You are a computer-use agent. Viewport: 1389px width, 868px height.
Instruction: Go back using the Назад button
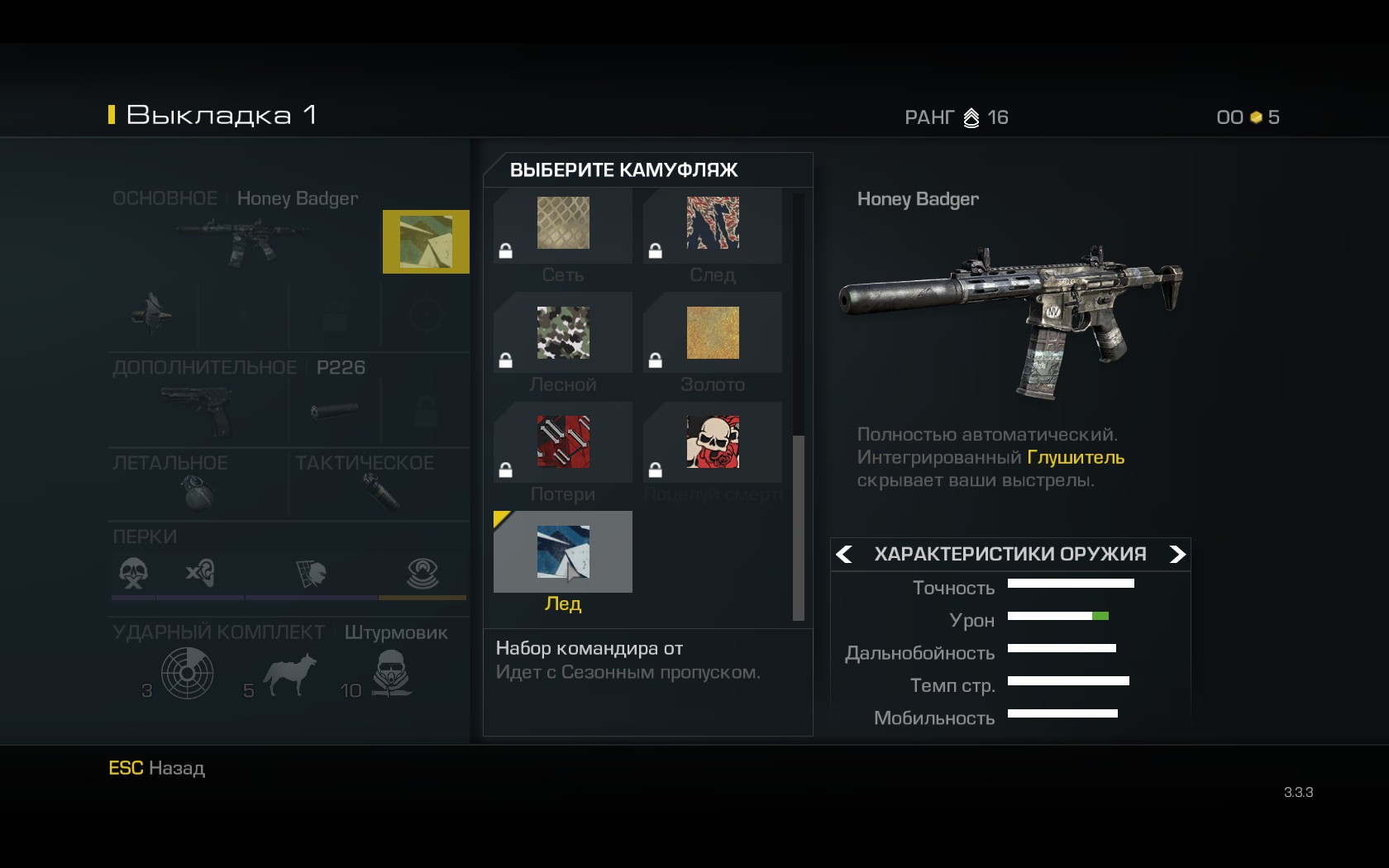point(157,768)
